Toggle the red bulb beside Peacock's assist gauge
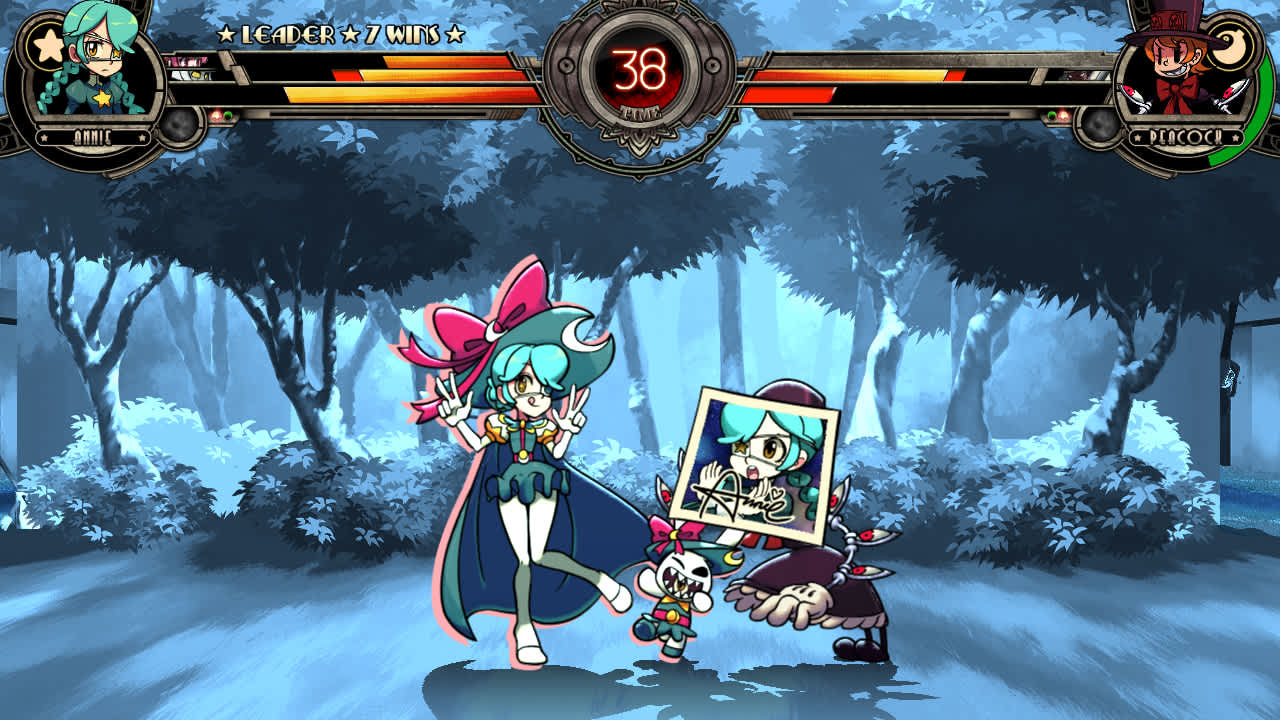This screenshot has height=720, width=1280. coord(1063,115)
